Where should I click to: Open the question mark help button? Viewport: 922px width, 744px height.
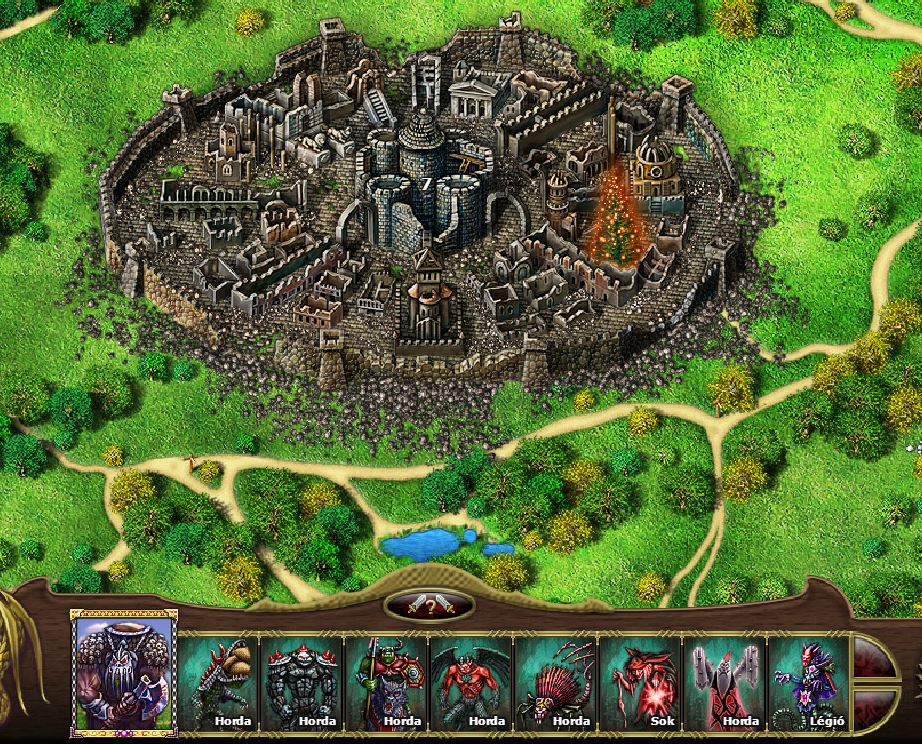coord(429,605)
